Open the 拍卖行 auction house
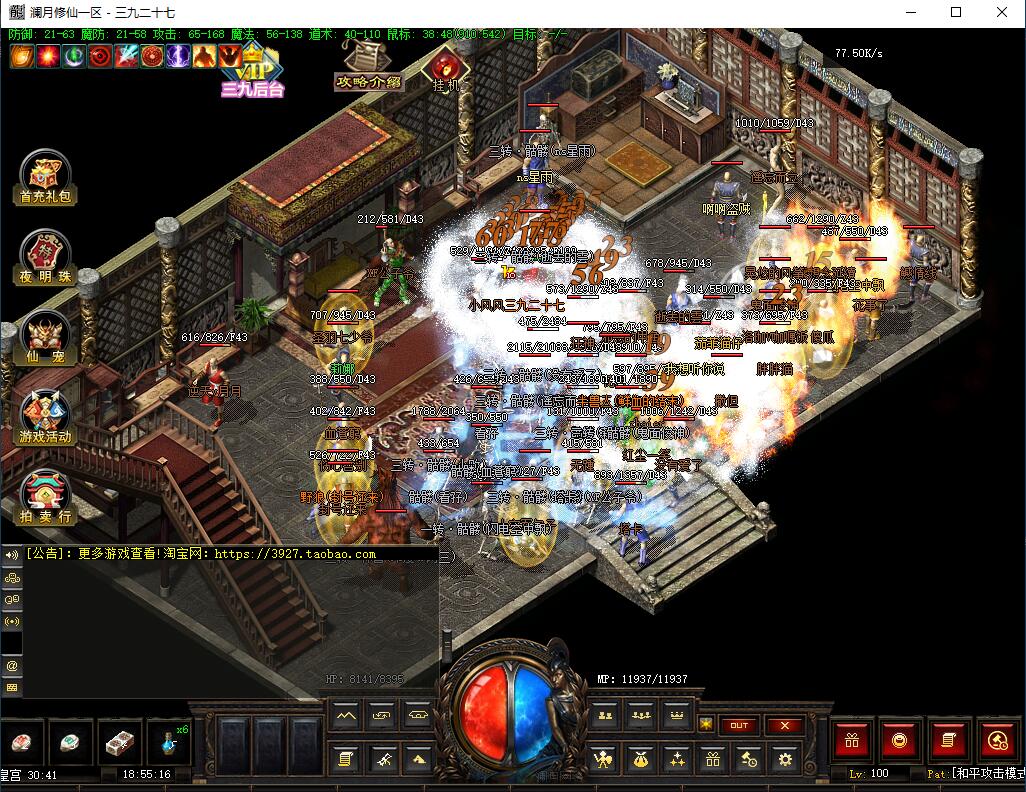This screenshot has height=792, width=1026. point(45,497)
